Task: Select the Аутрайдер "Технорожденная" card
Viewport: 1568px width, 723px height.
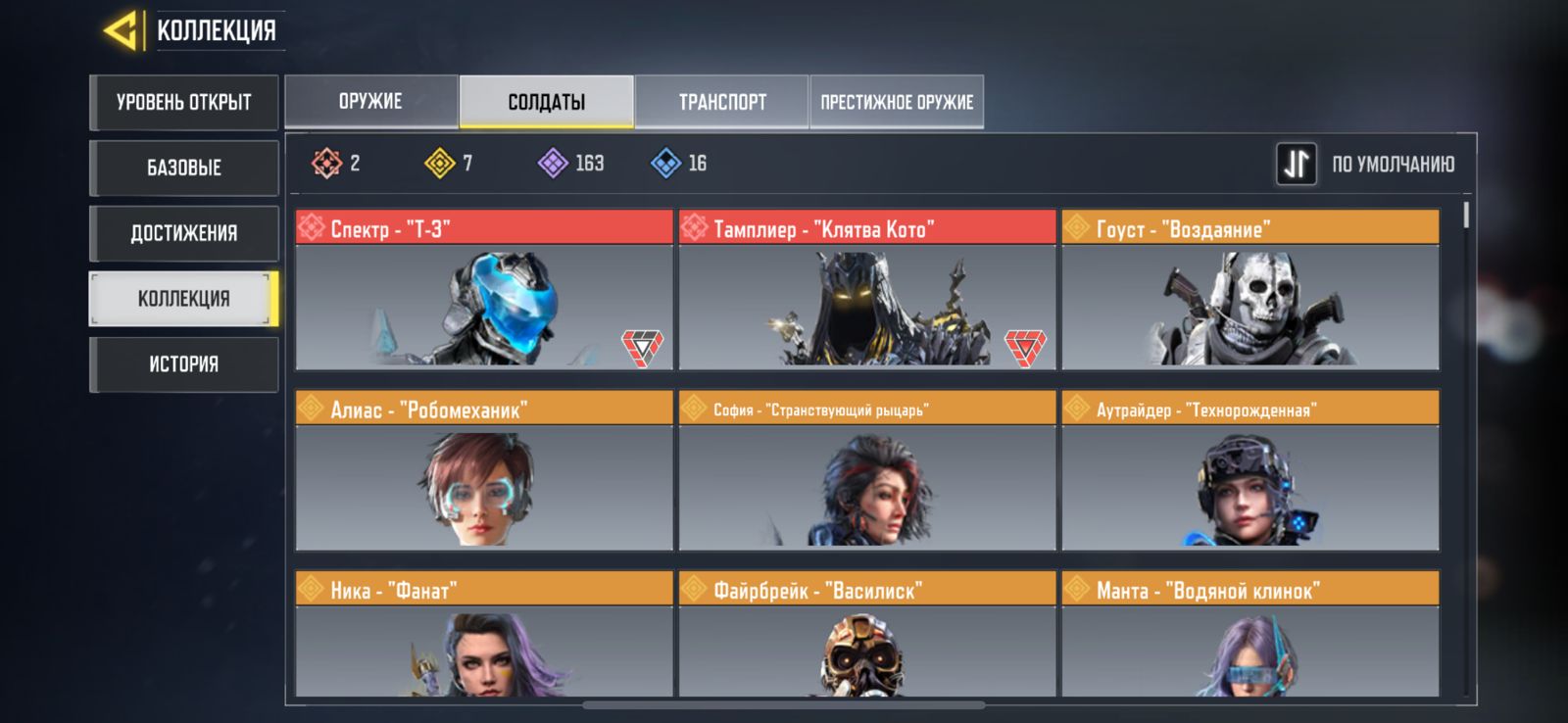Action: point(1249,470)
